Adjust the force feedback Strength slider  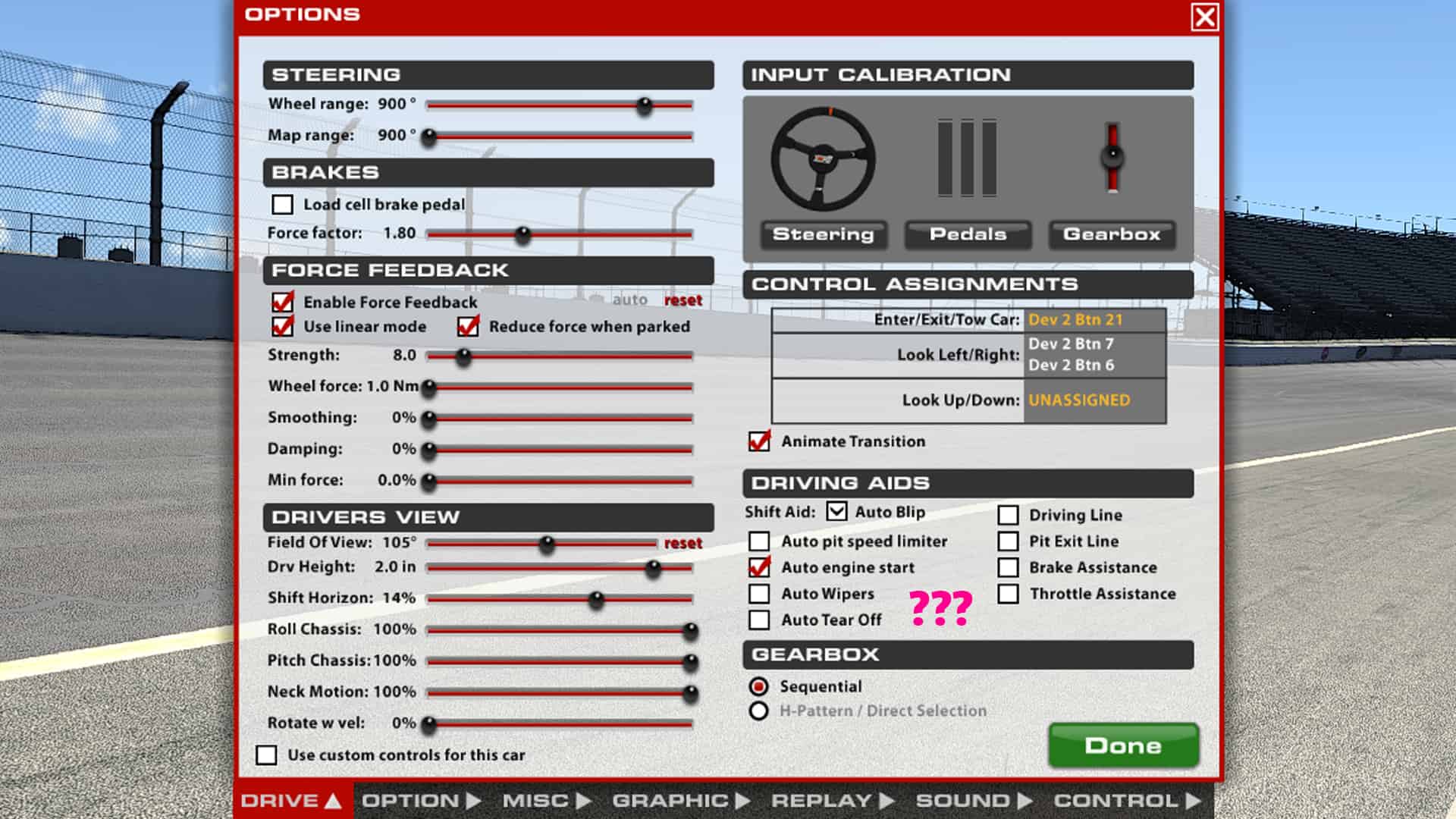(463, 356)
